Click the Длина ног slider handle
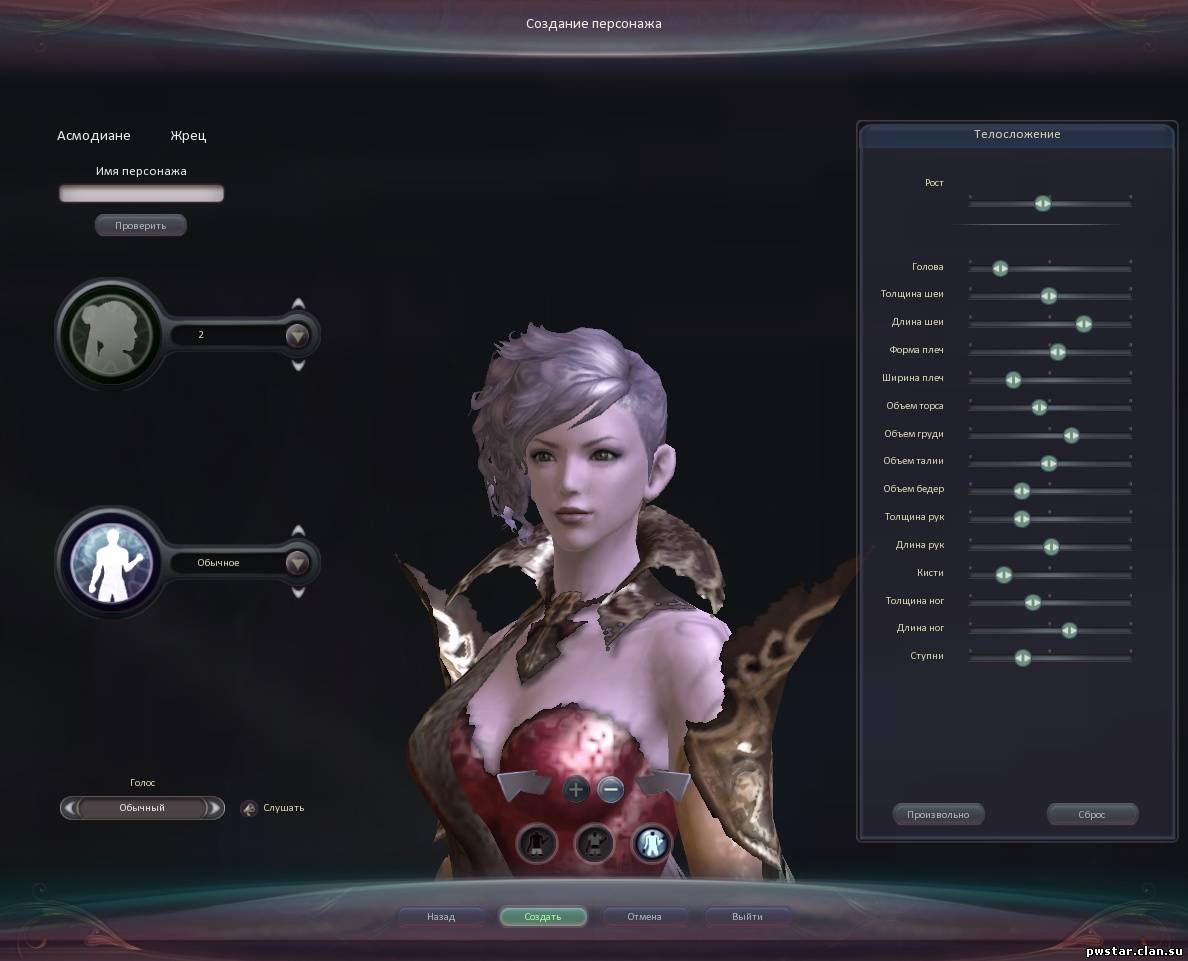 coord(1069,630)
